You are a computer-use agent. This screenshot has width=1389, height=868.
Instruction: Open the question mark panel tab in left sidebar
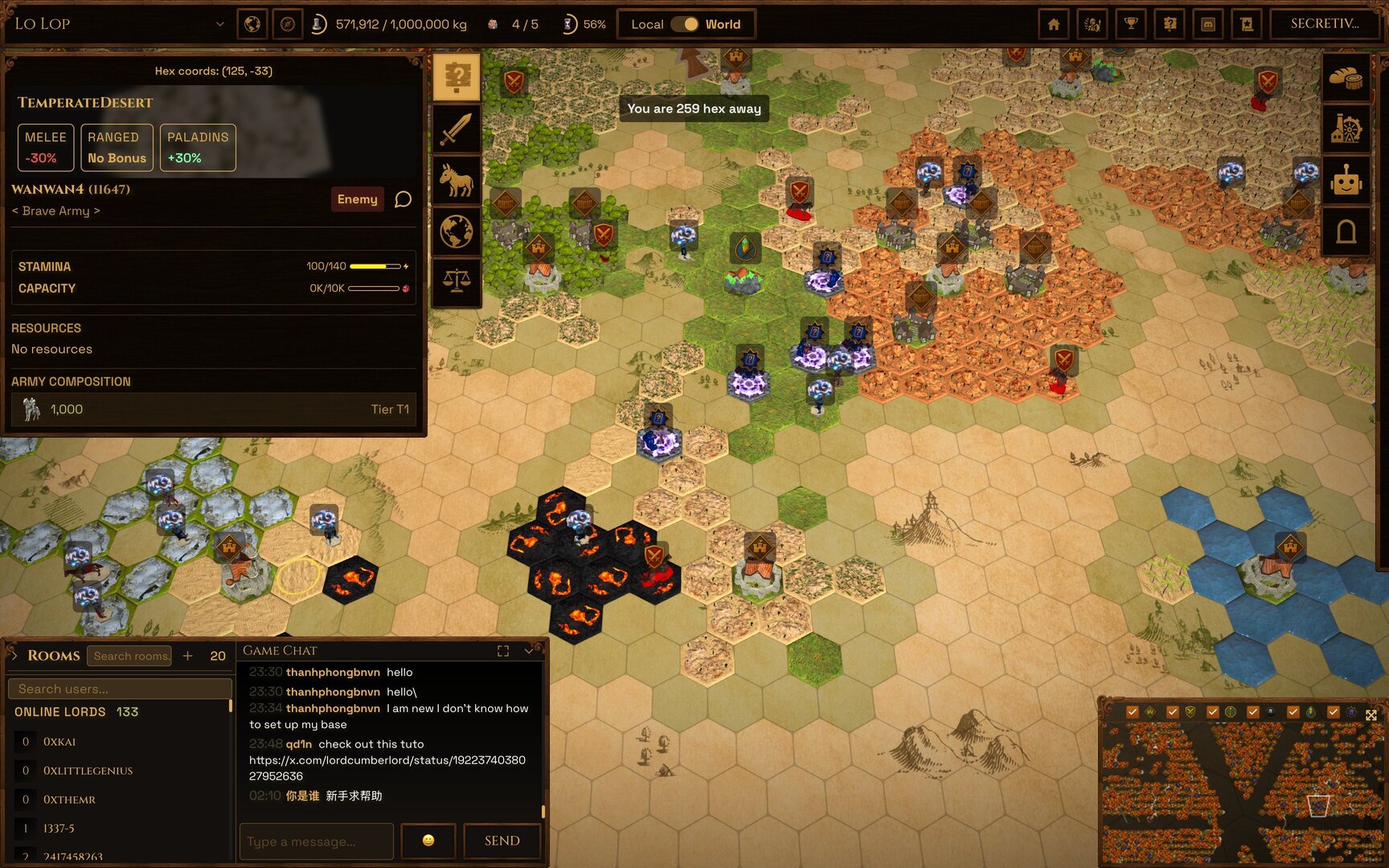(x=457, y=75)
